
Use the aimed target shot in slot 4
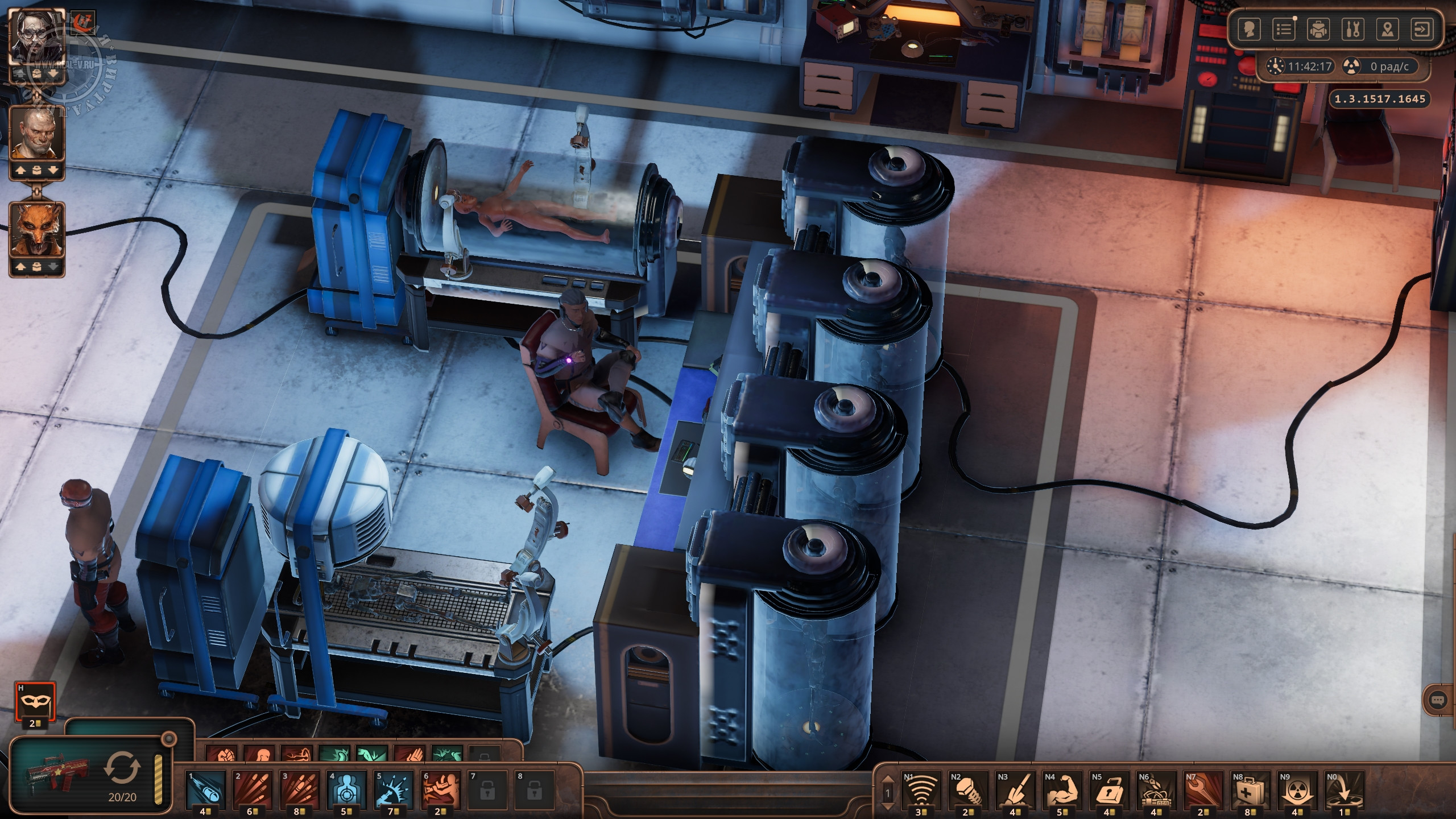(x=346, y=788)
